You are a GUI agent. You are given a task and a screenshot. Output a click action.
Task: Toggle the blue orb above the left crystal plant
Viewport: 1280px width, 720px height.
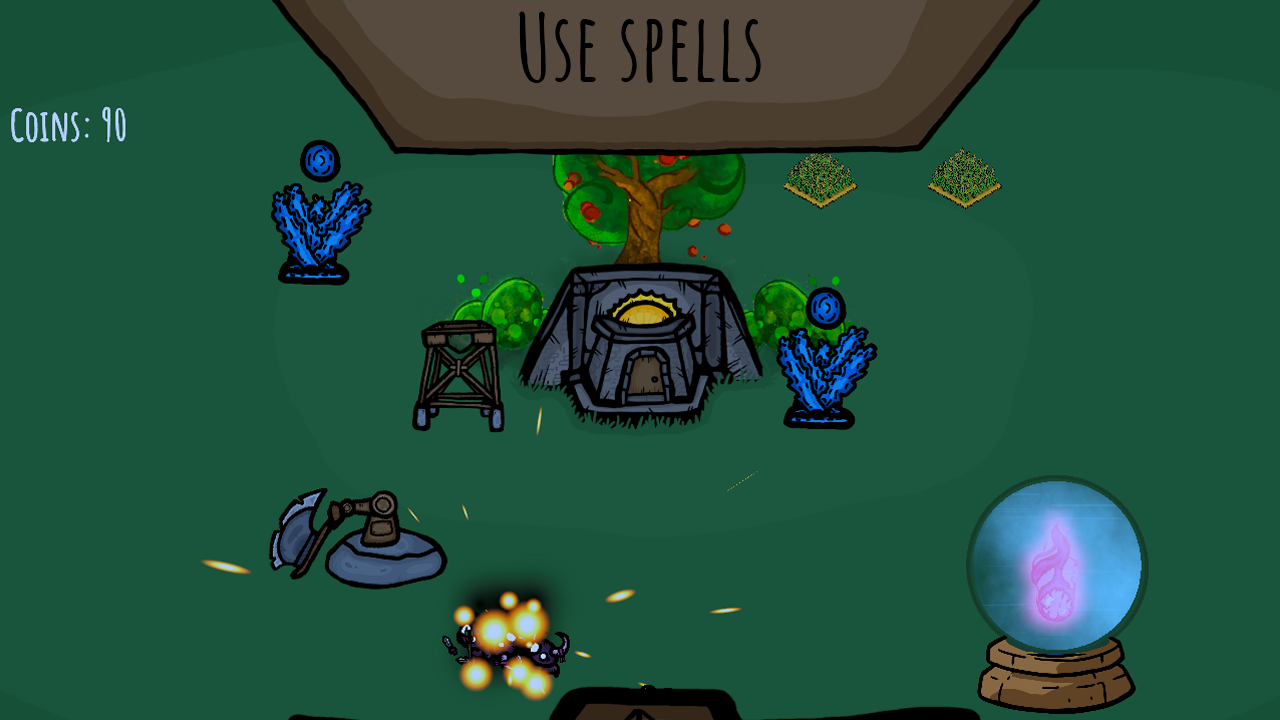pos(322,160)
